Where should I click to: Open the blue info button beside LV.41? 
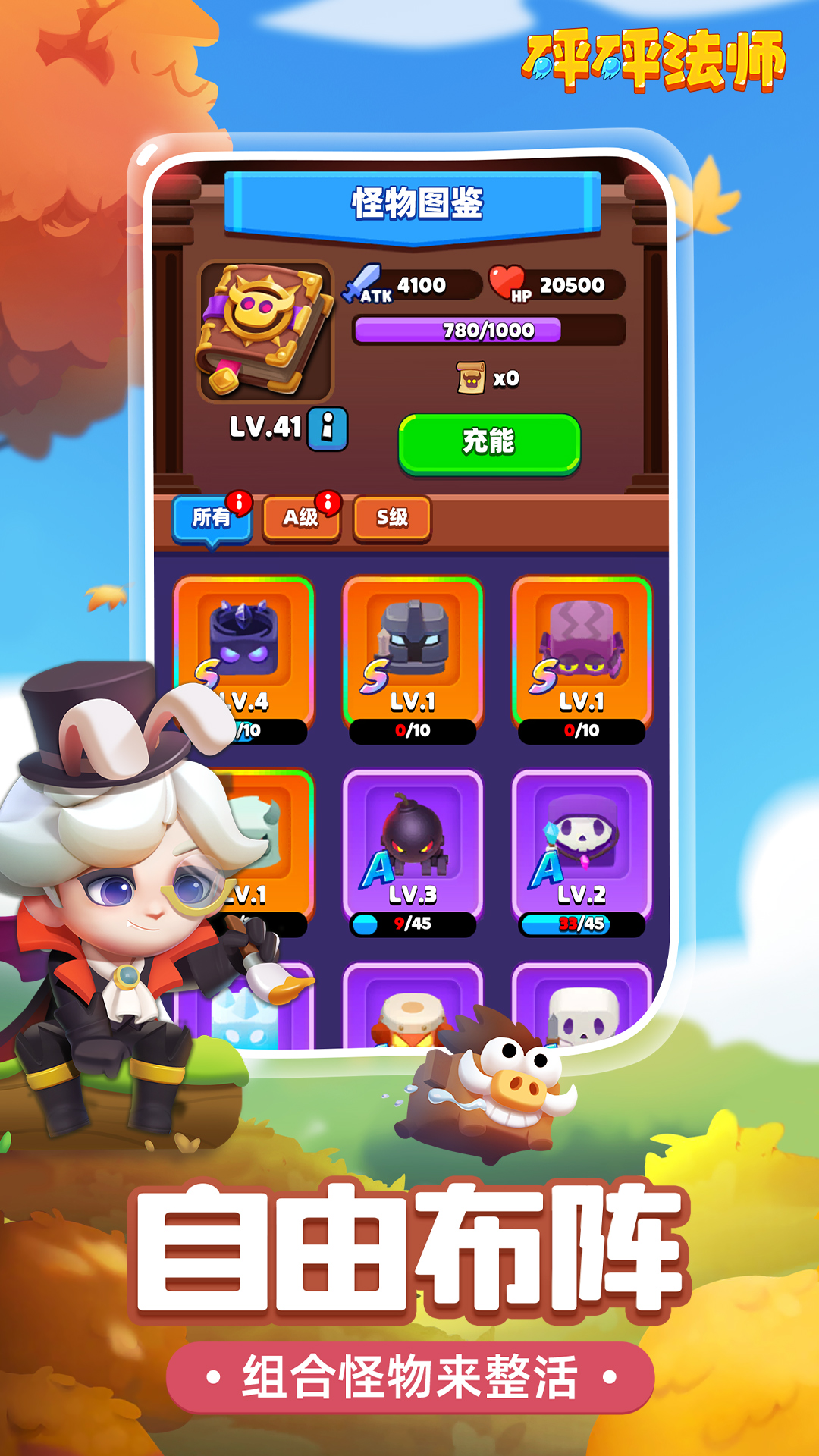(328, 429)
